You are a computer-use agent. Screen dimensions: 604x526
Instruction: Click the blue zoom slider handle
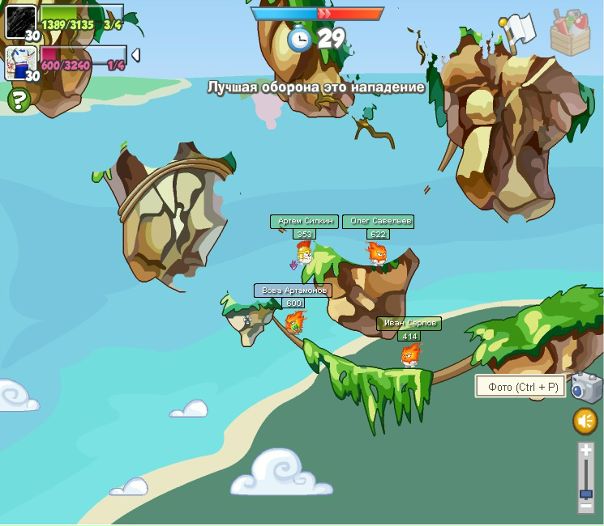click(x=586, y=493)
